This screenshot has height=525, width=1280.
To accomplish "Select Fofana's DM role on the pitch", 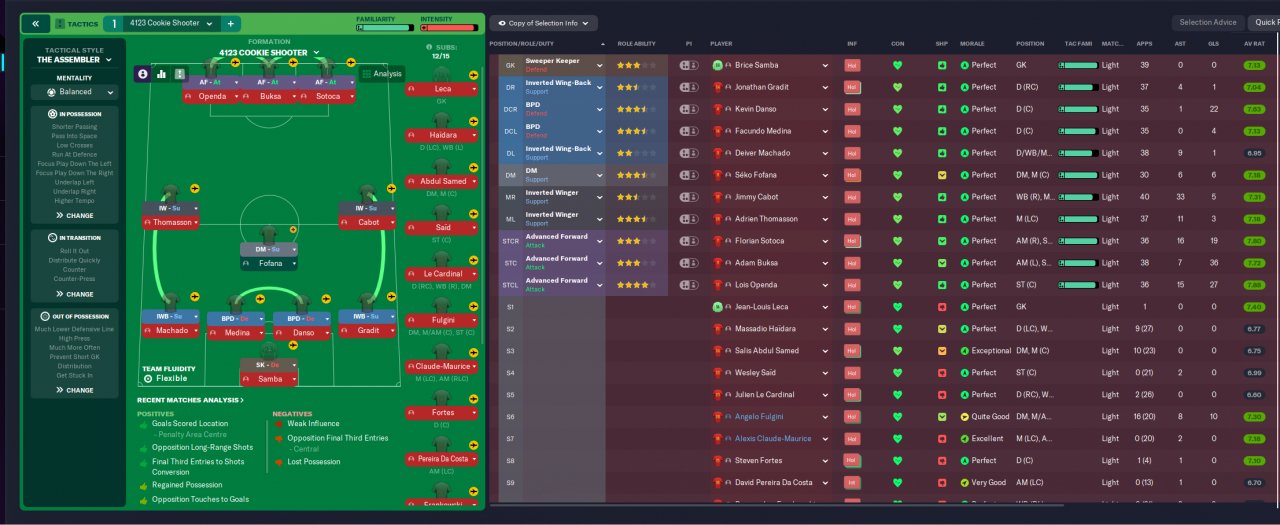I will click(268, 249).
